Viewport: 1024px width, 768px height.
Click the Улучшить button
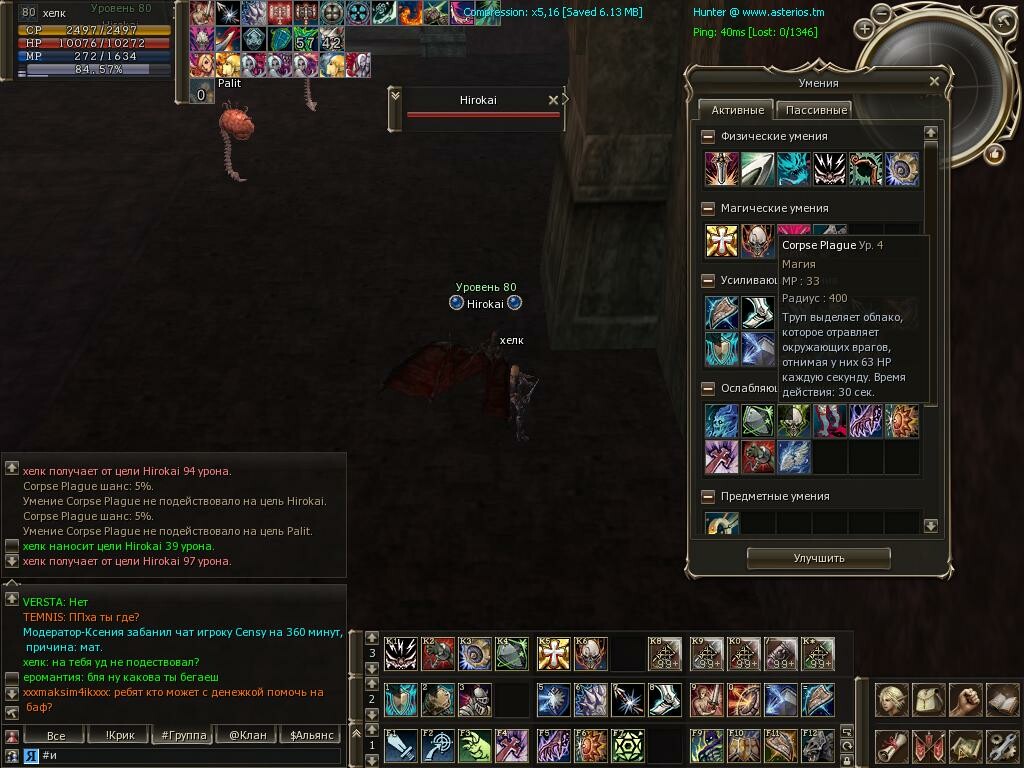819,558
